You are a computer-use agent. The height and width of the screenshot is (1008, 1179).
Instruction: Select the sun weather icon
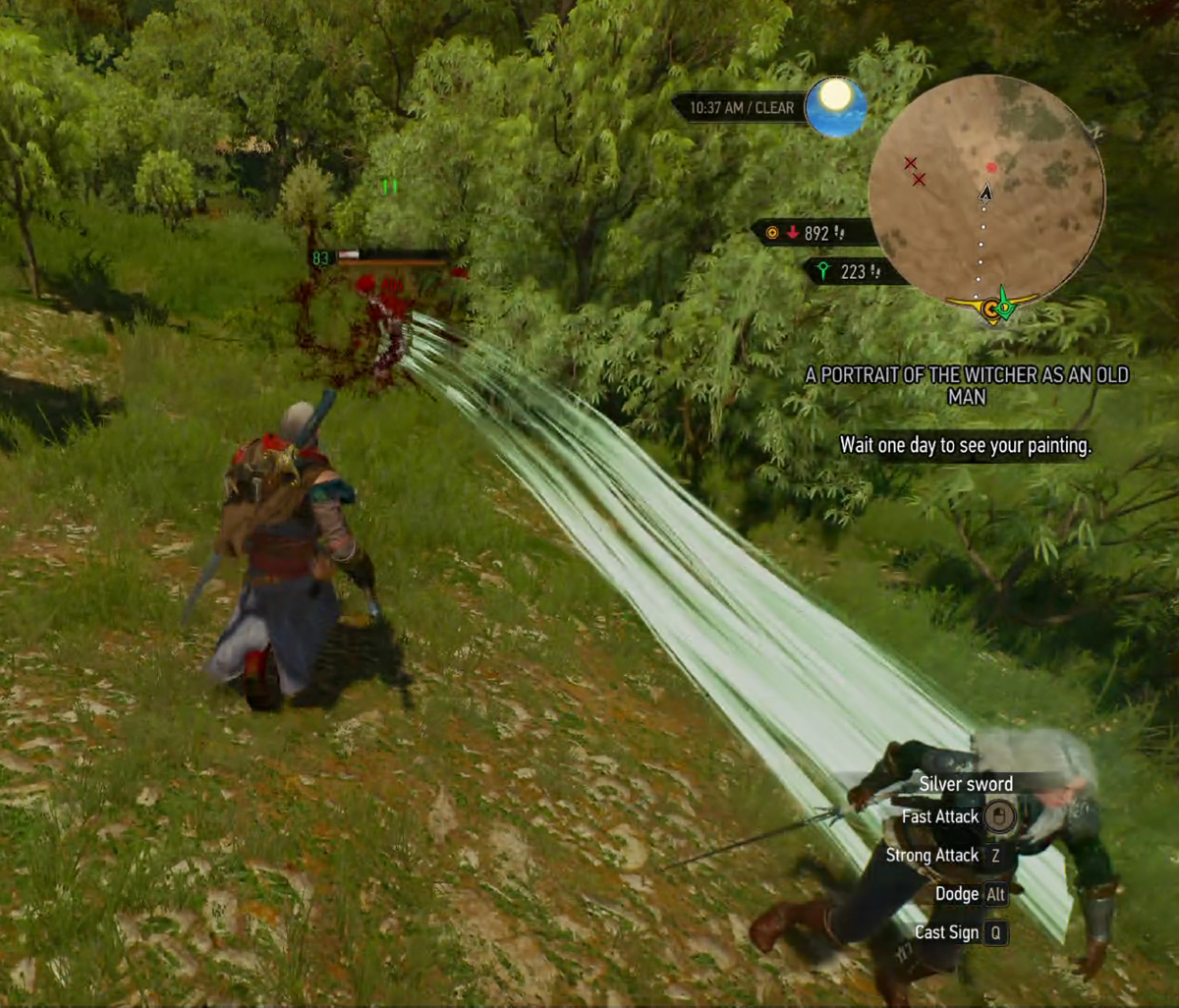(836, 106)
